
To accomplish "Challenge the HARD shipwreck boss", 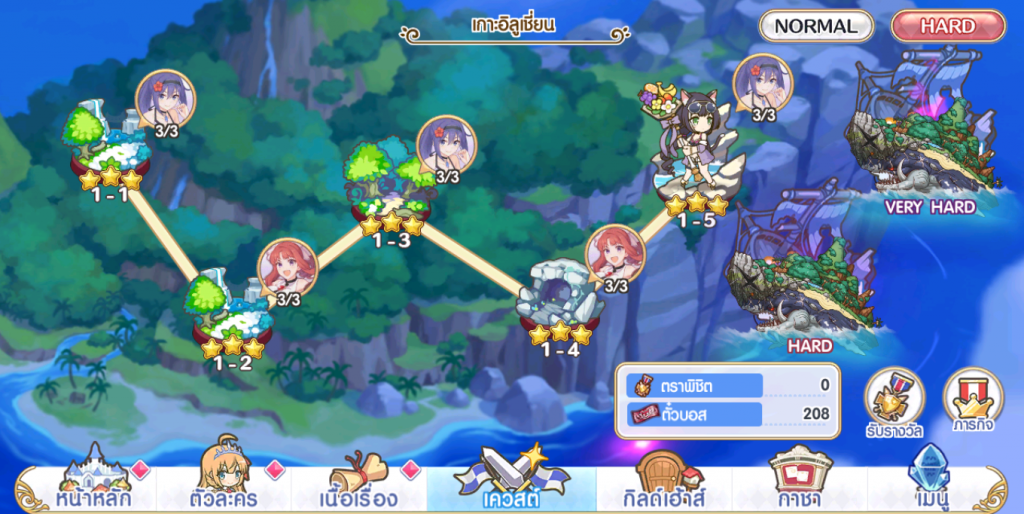I will [808, 275].
